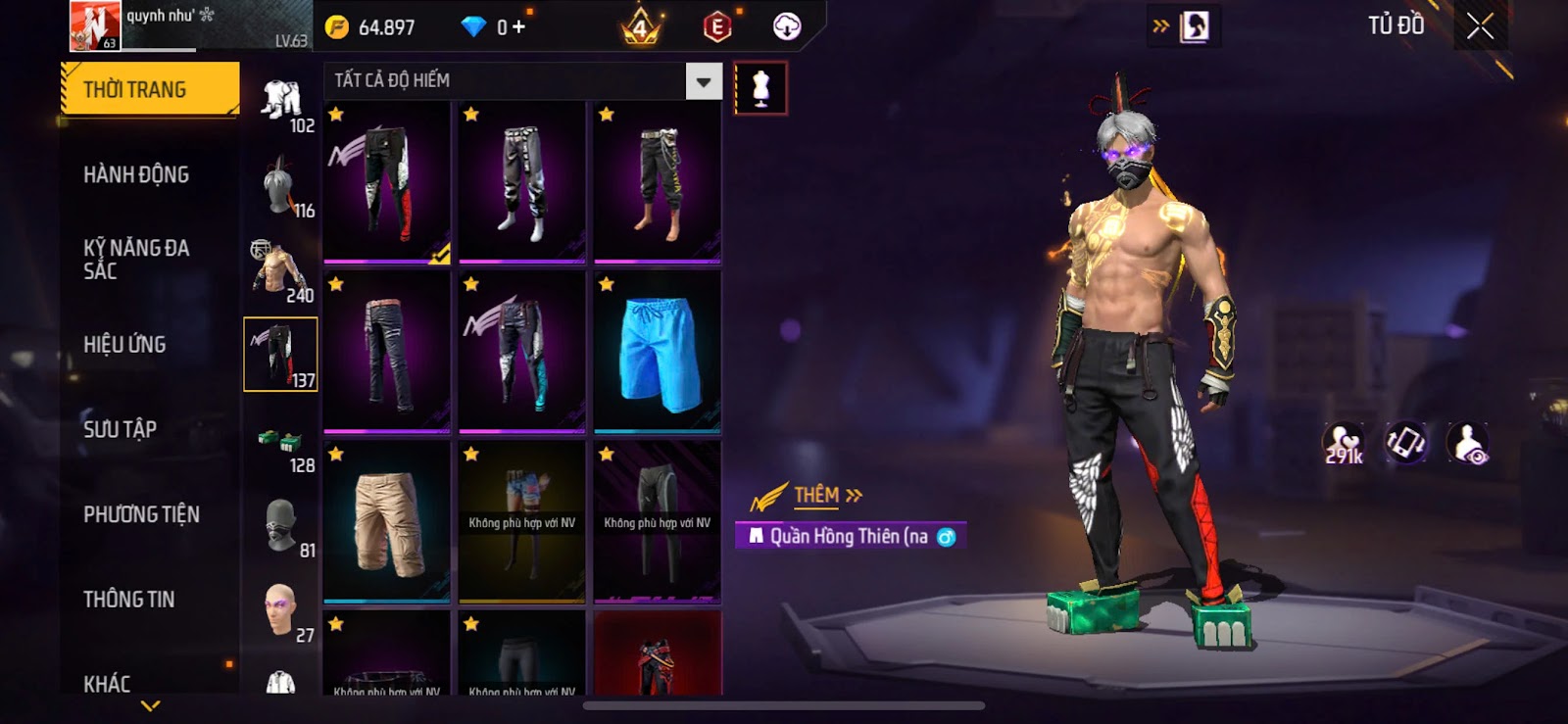
Task: Switch to the Hành Động tab
Action: pyautogui.click(x=136, y=174)
